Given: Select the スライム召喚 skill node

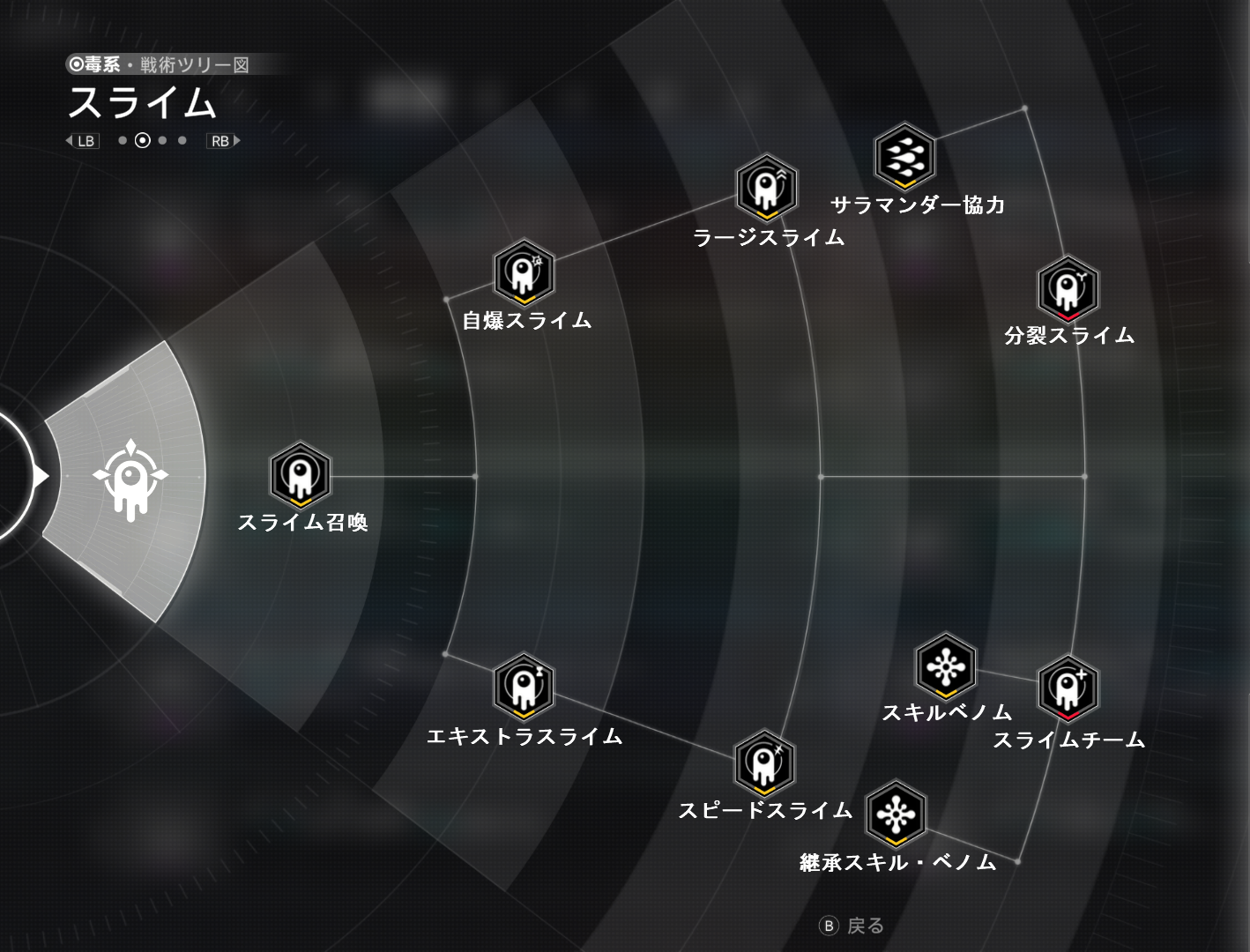Looking at the screenshot, I should (x=301, y=475).
